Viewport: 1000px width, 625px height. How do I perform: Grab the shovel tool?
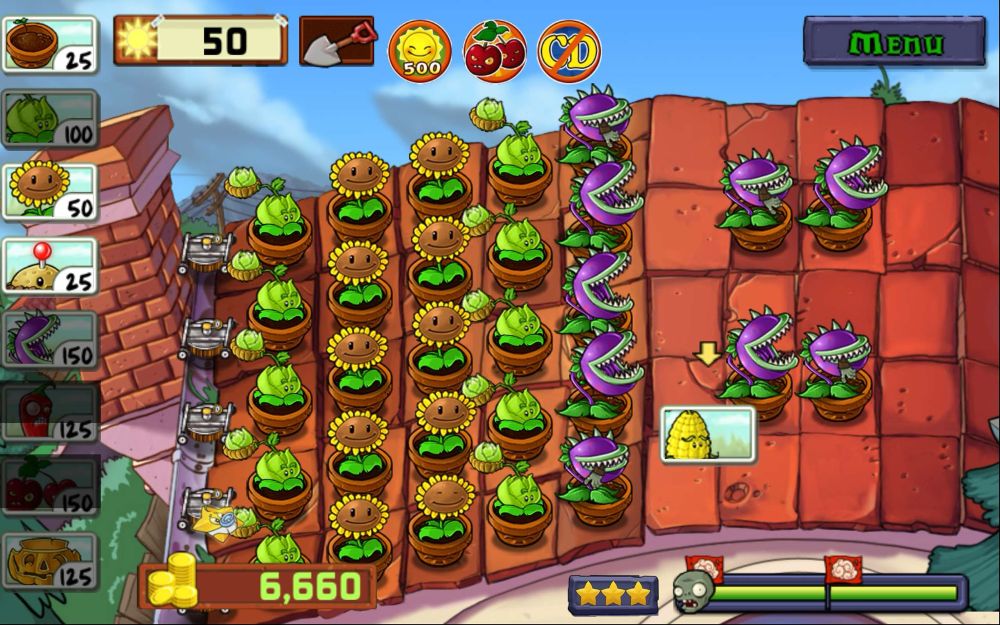tap(337, 41)
